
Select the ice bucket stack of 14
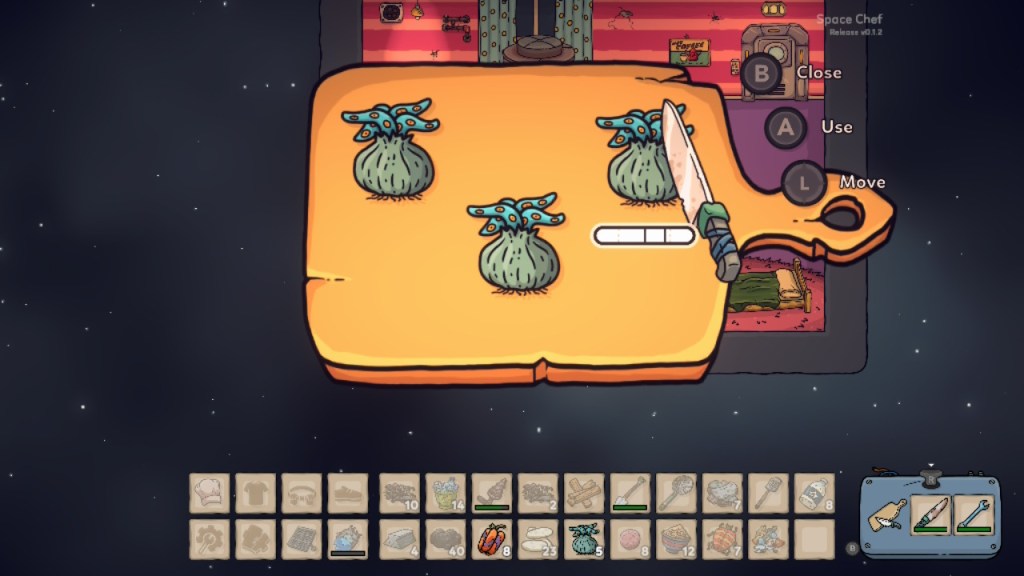(446, 493)
